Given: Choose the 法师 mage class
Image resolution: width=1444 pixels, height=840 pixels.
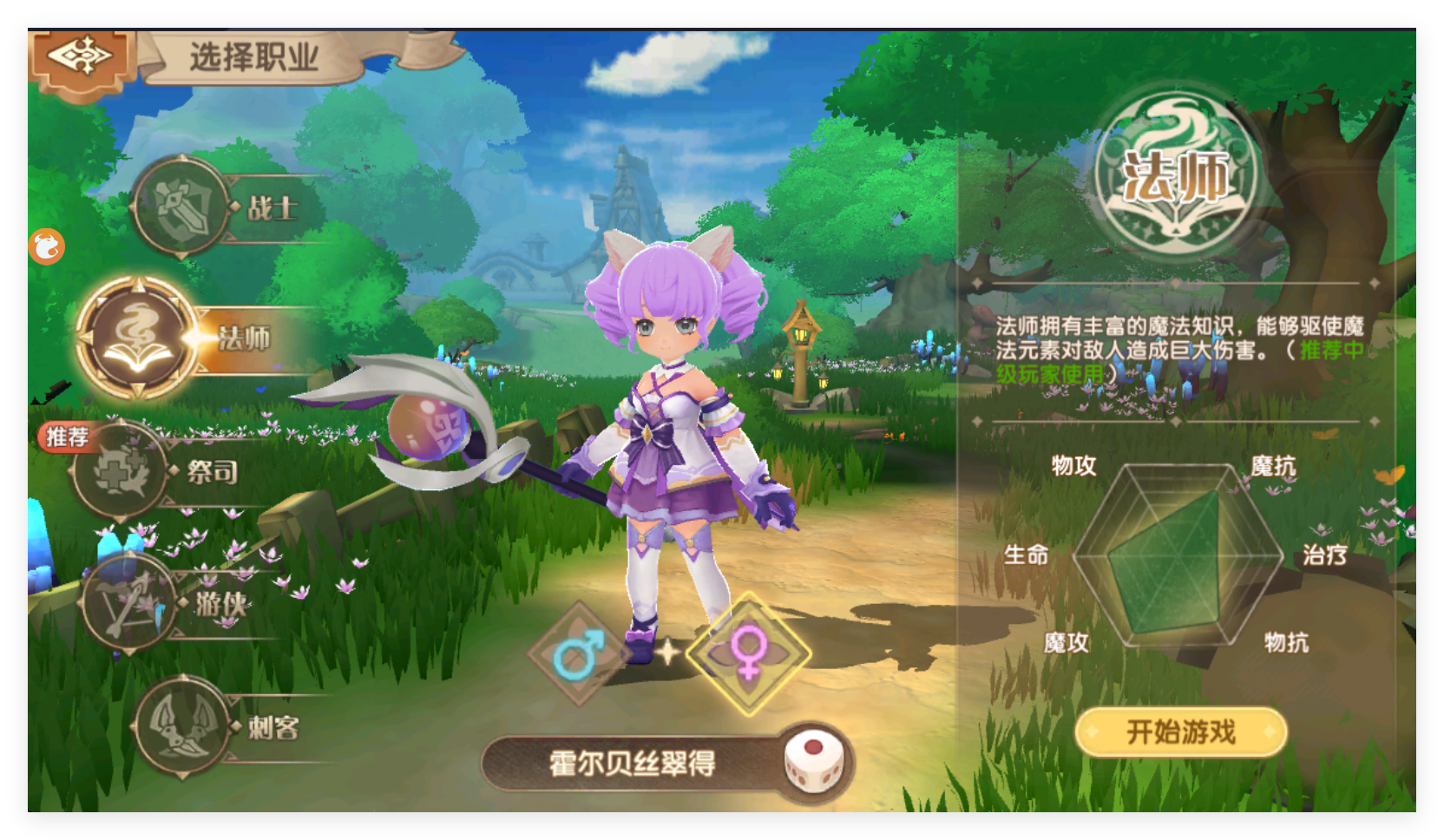Looking at the screenshot, I should pyautogui.click(x=139, y=338).
